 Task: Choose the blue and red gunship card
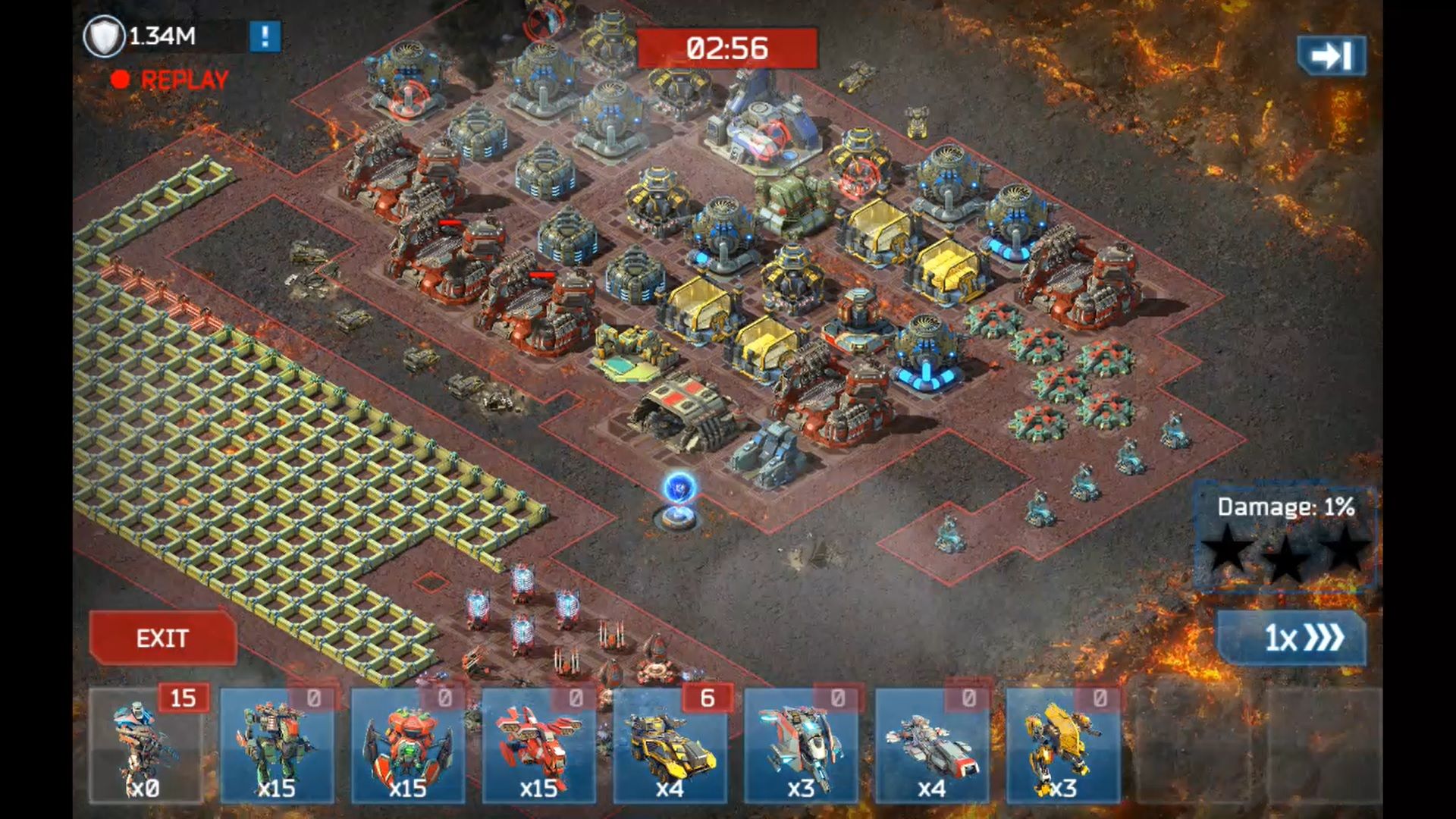click(801, 745)
